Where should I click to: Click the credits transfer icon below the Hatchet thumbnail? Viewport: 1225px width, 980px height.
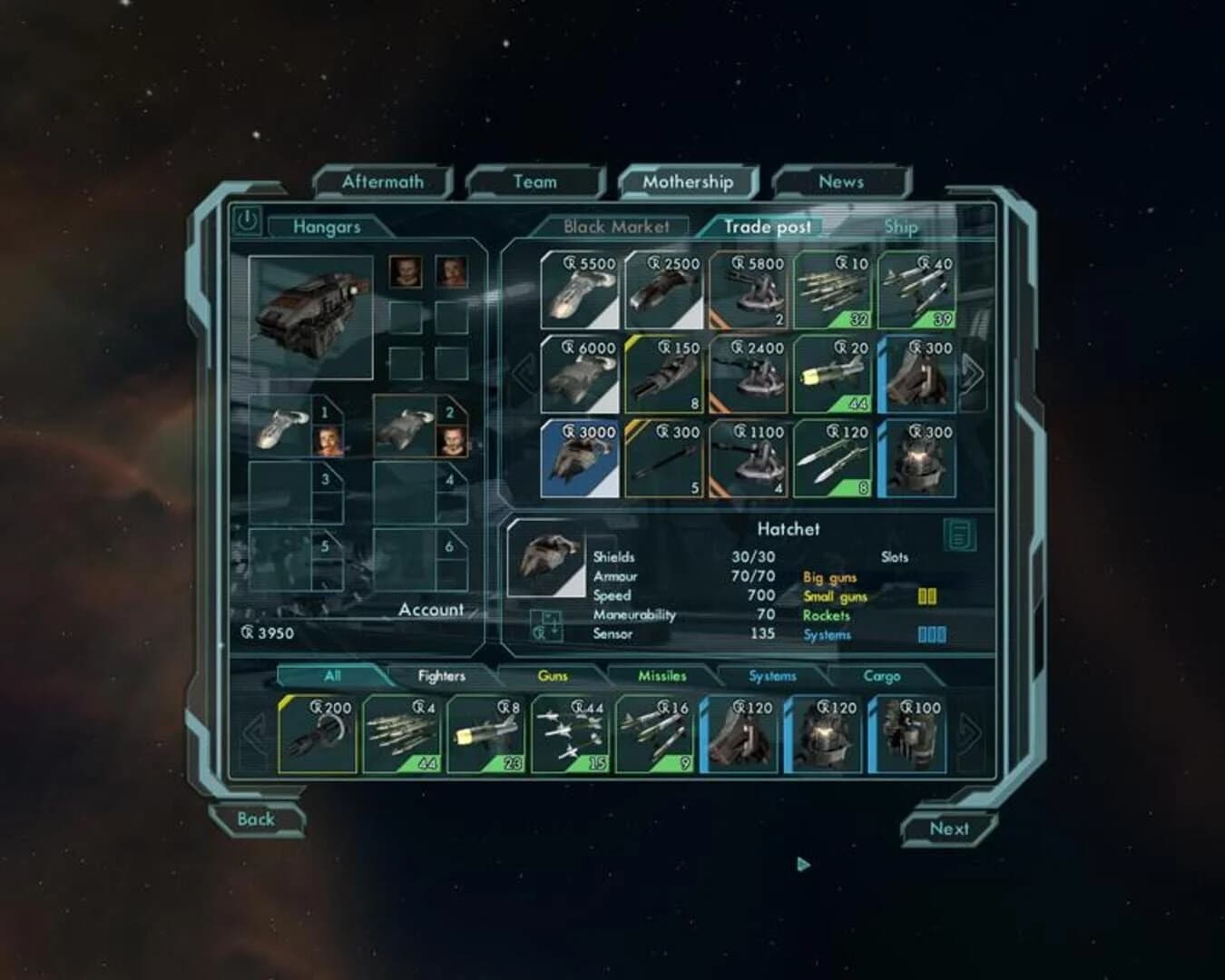click(x=546, y=626)
